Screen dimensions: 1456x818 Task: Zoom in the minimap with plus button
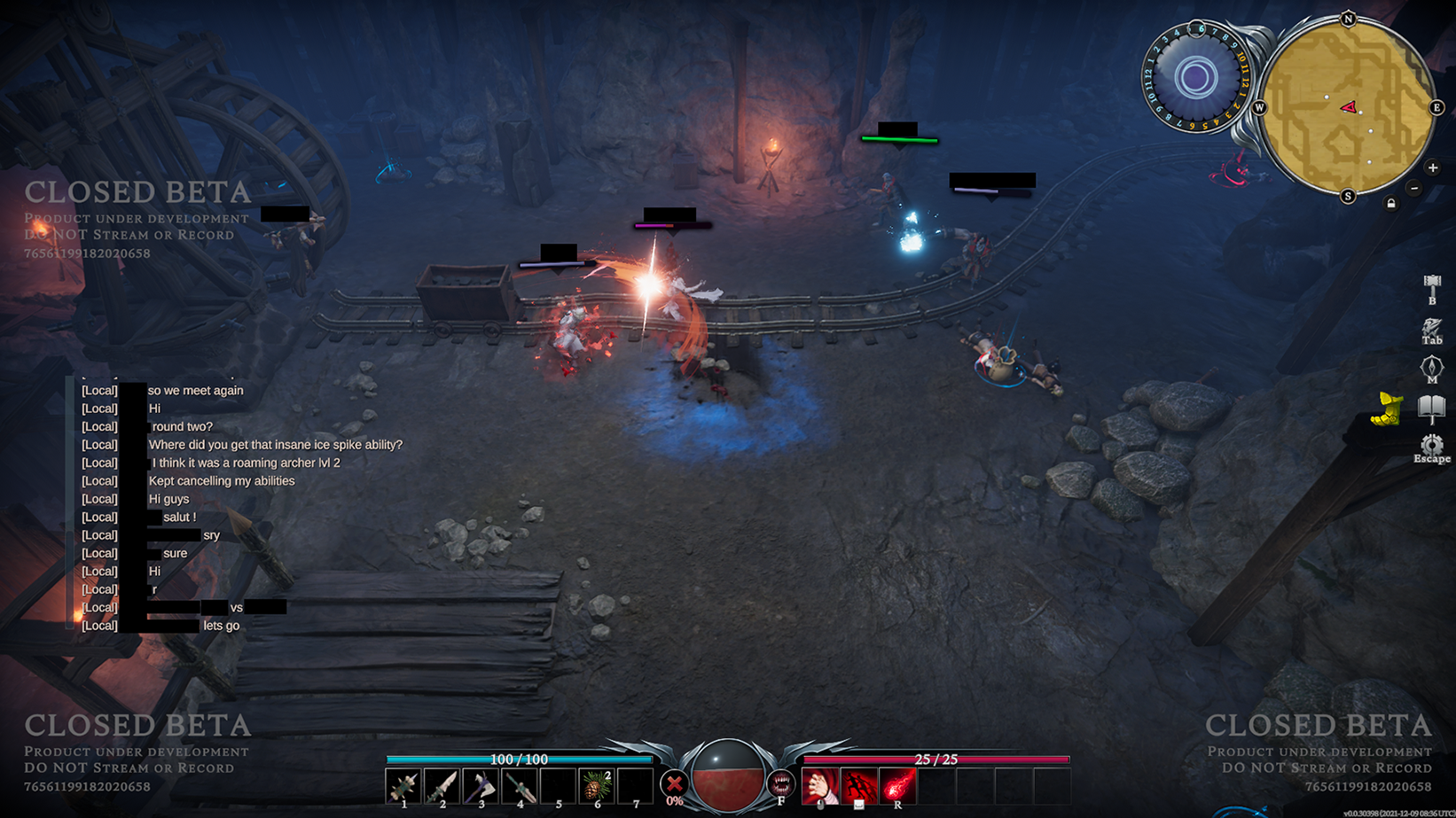pyautogui.click(x=1432, y=167)
